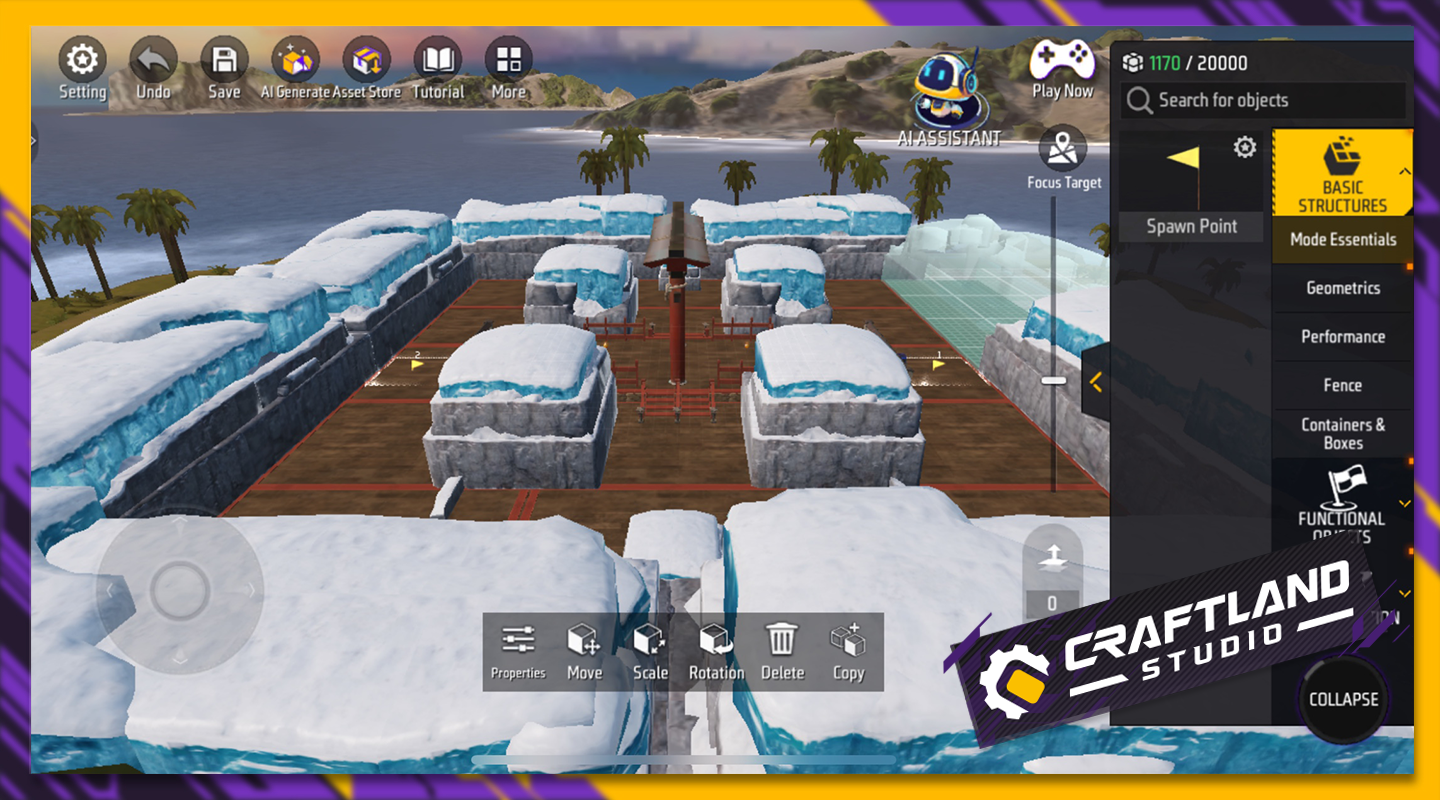Switch to Geometrics category
This screenshot has width=1440, height=800.
[1342, 288]
